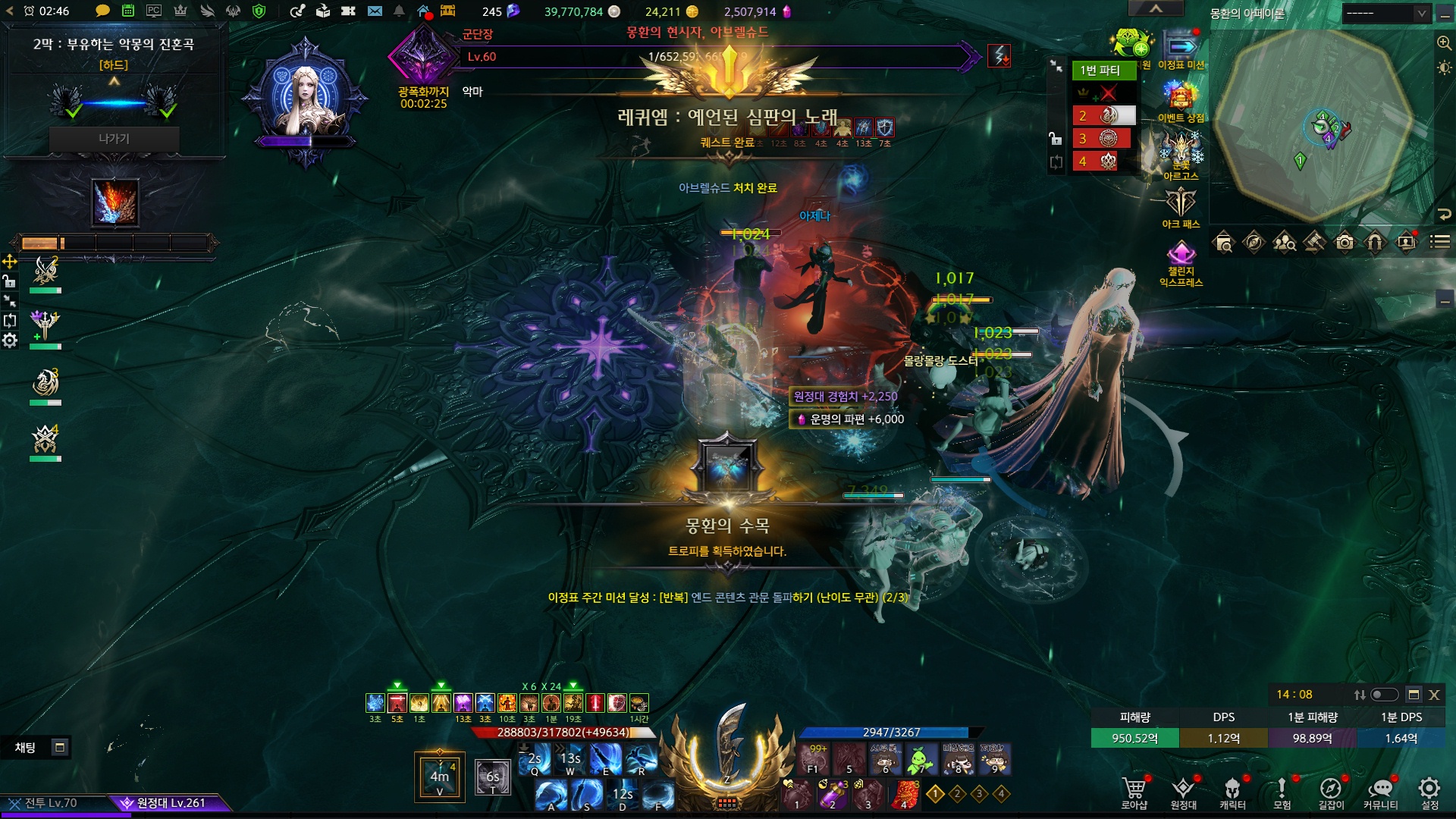
Task: Click the 나가기 exit button
Action: click(114, 139)
